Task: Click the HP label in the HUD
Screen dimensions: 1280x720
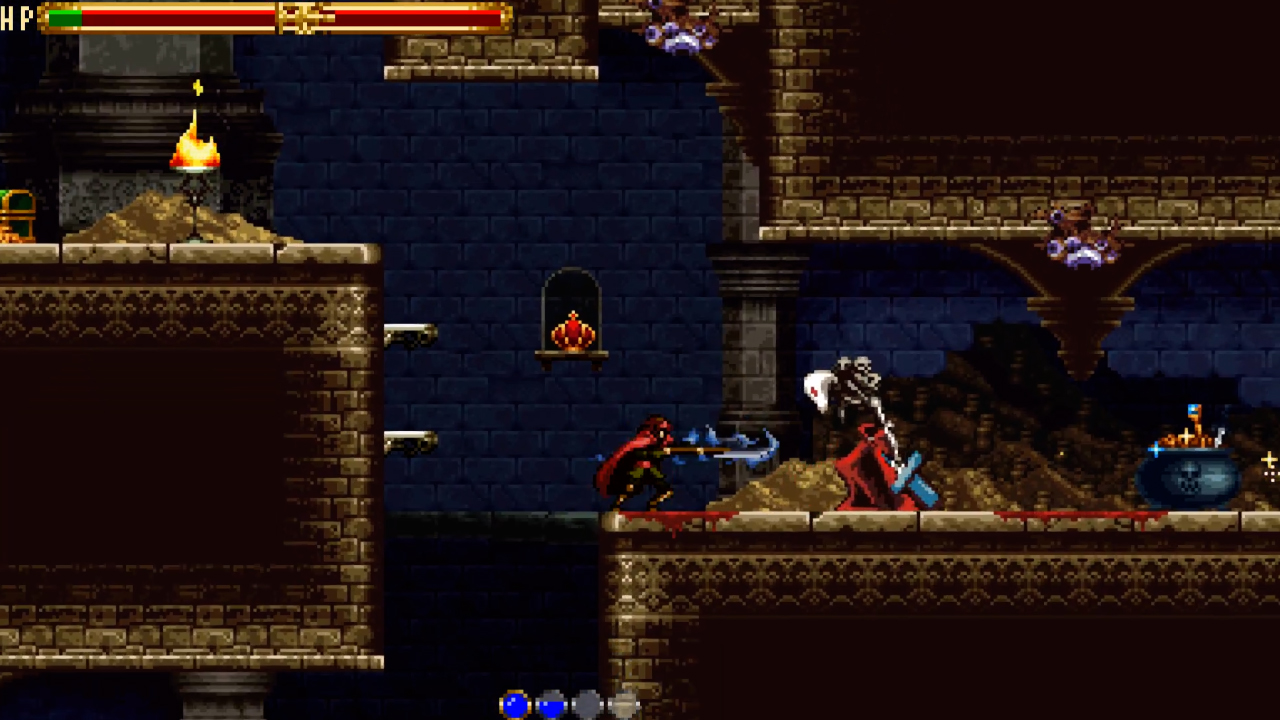Action: [x=14, y=20]
